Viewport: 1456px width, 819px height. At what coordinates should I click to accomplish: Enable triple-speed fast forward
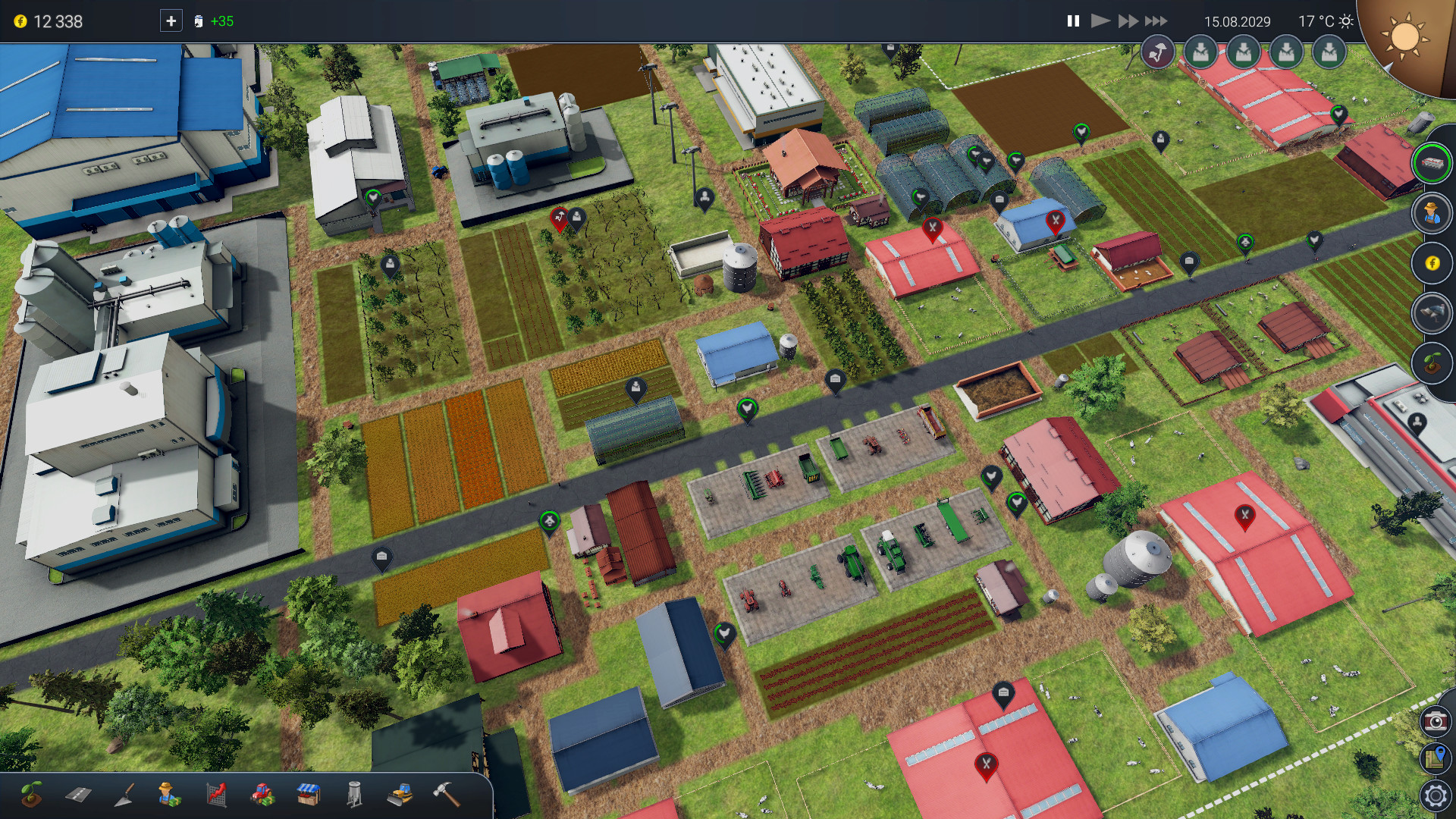tap(1156, 22)
